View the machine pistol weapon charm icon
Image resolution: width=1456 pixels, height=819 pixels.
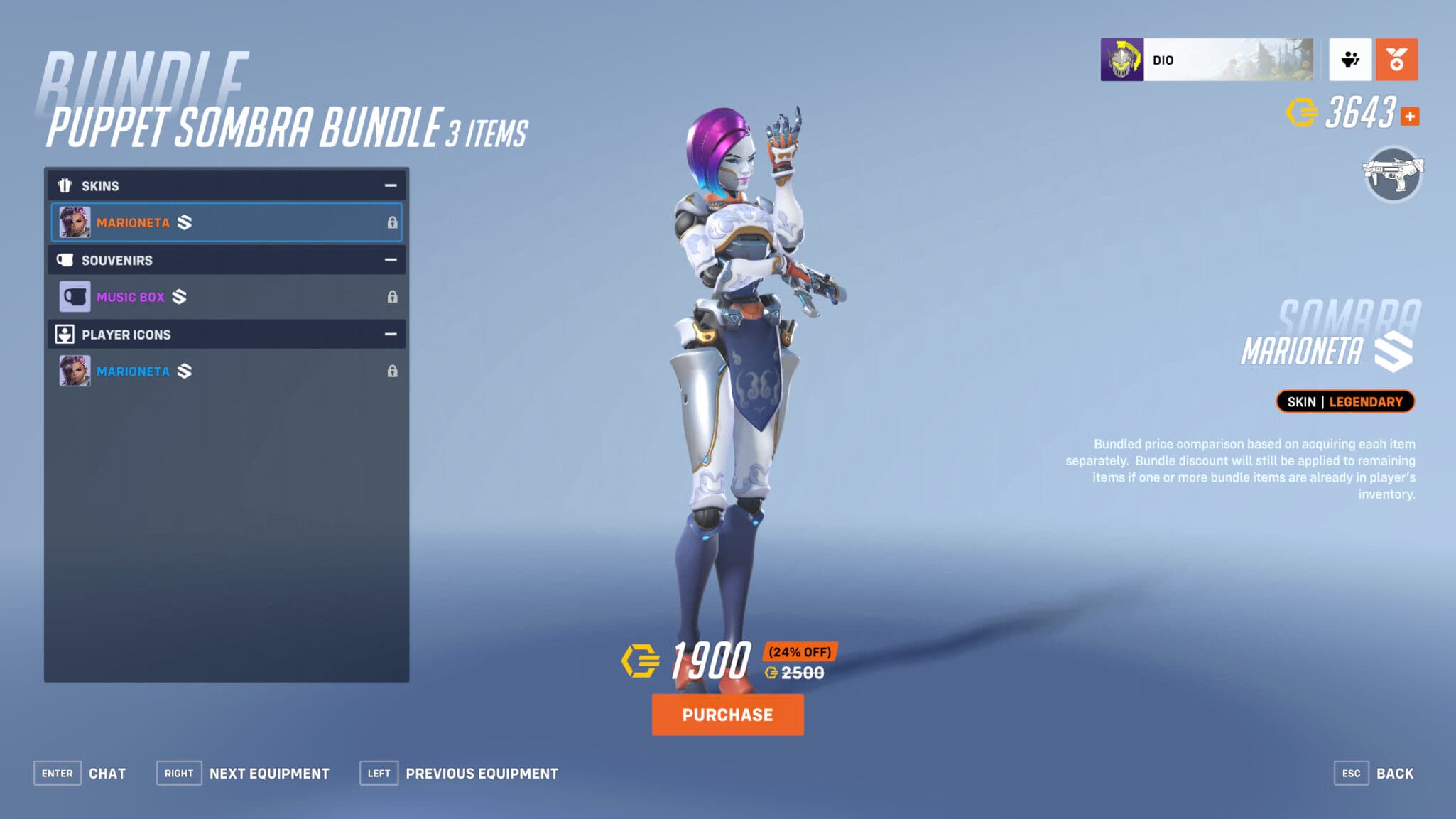(x=1391, y=175)
